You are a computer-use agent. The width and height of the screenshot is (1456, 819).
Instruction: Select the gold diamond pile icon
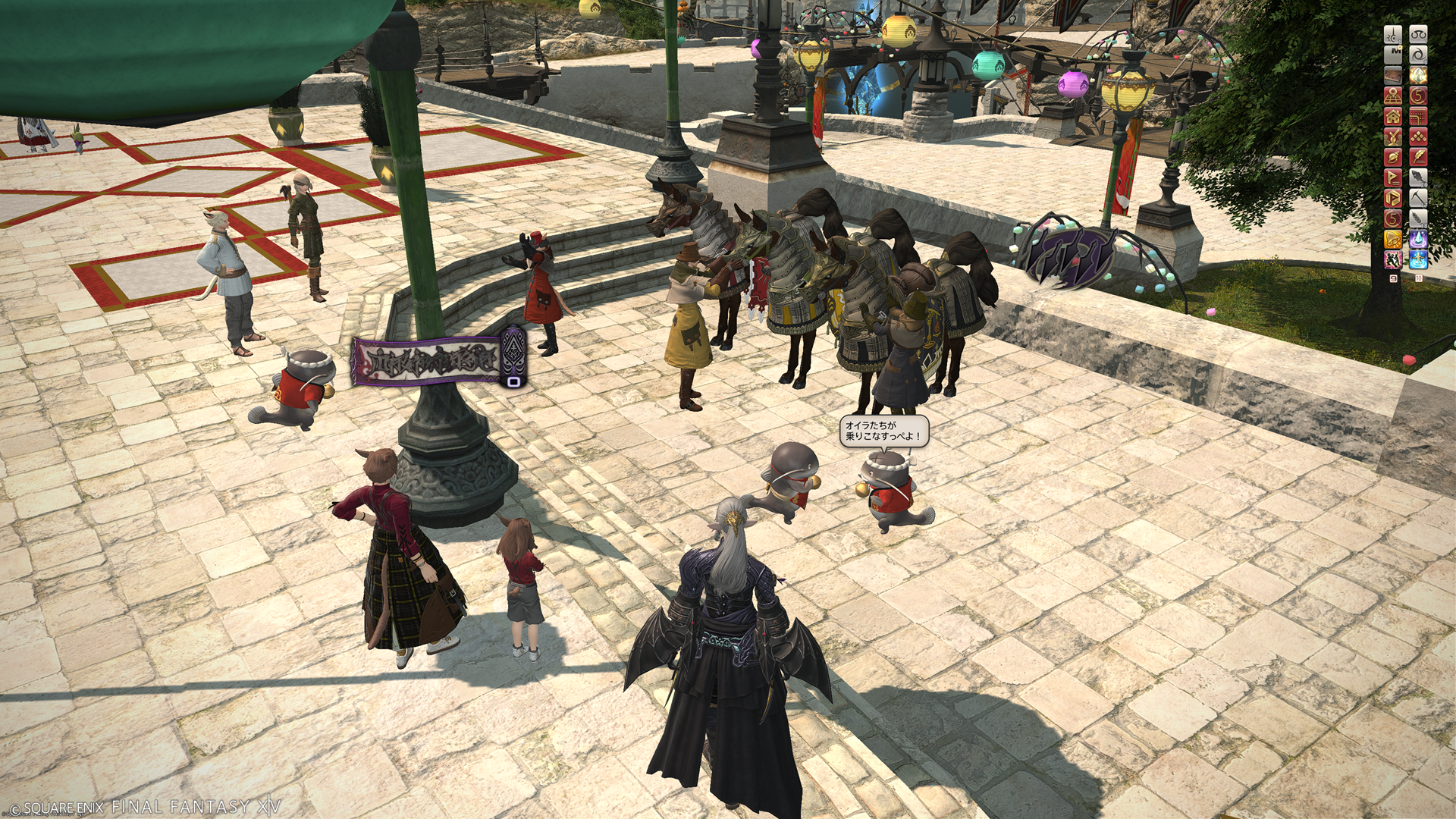point(1418,137)
